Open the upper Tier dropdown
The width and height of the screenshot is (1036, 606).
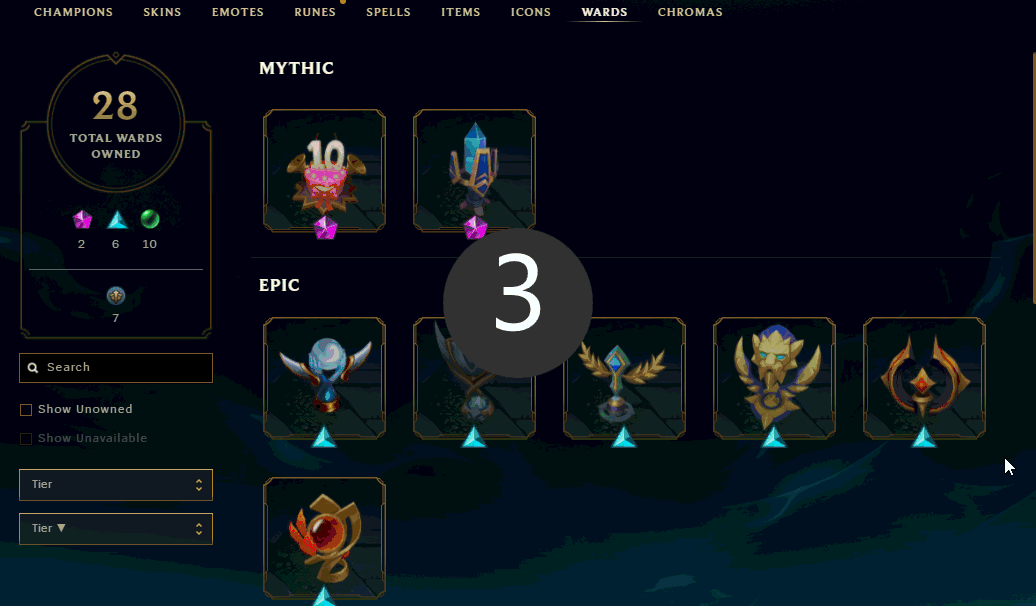click(116, 485)
